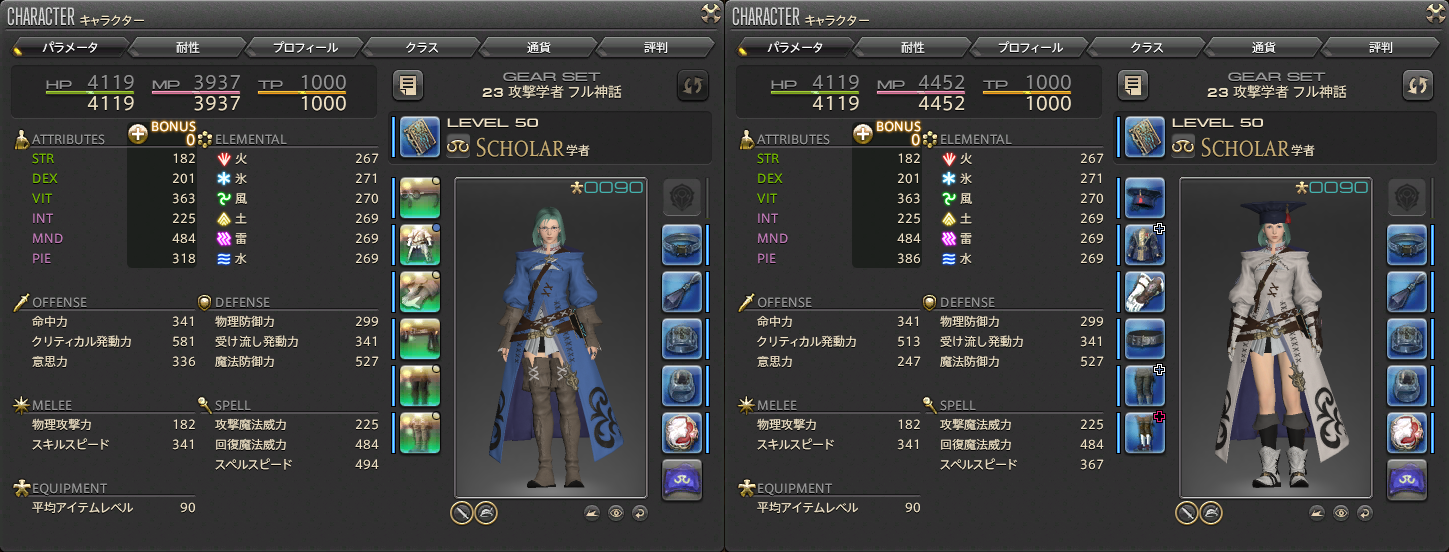Toggle headgear display under white-robed character
1449x552 pixels.
point(1210,513)
